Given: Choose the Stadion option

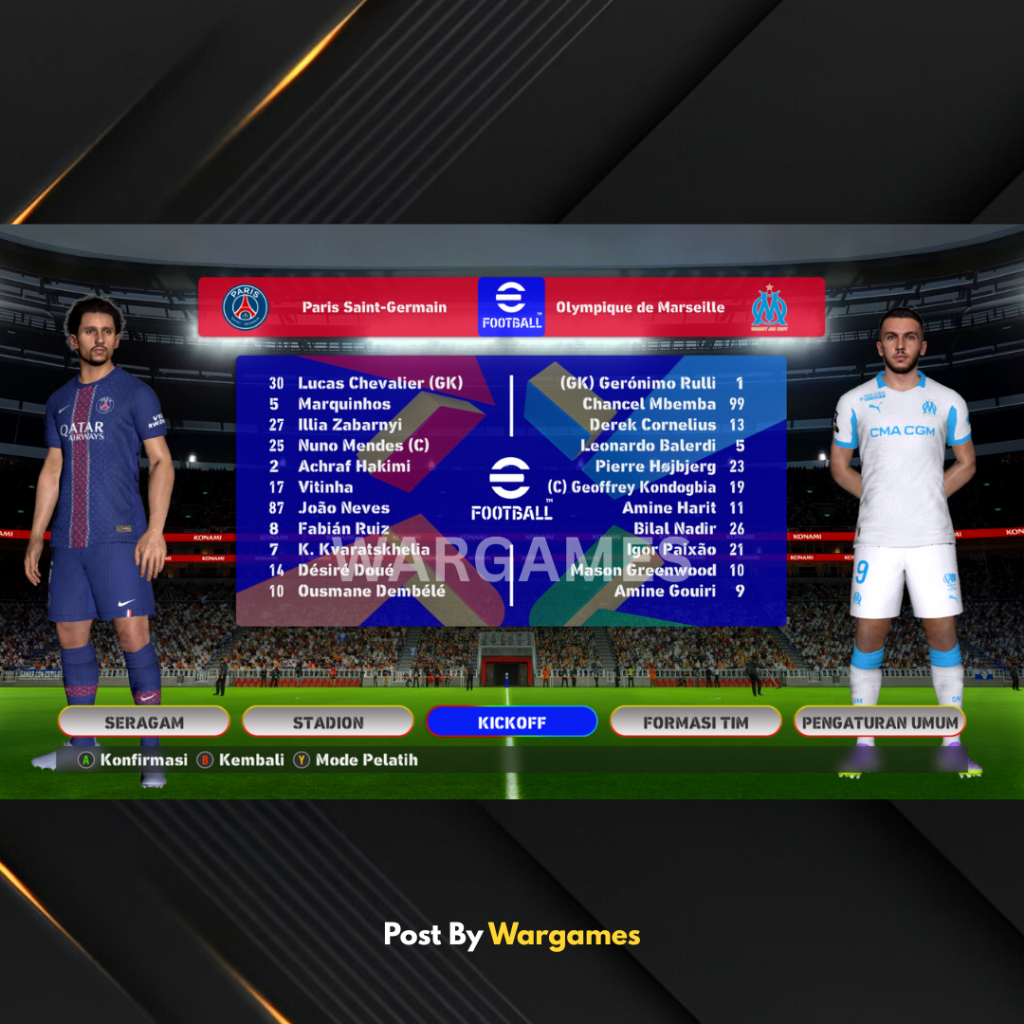Looking at the screenshot, I should [328, 721].
